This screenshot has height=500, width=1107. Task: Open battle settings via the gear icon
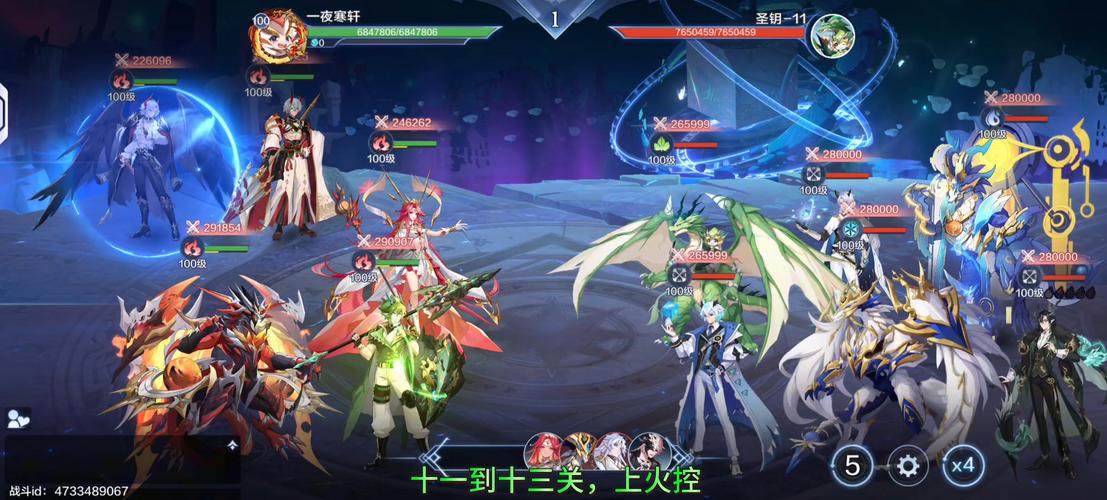pyautogui.click(x=908, y=465)
